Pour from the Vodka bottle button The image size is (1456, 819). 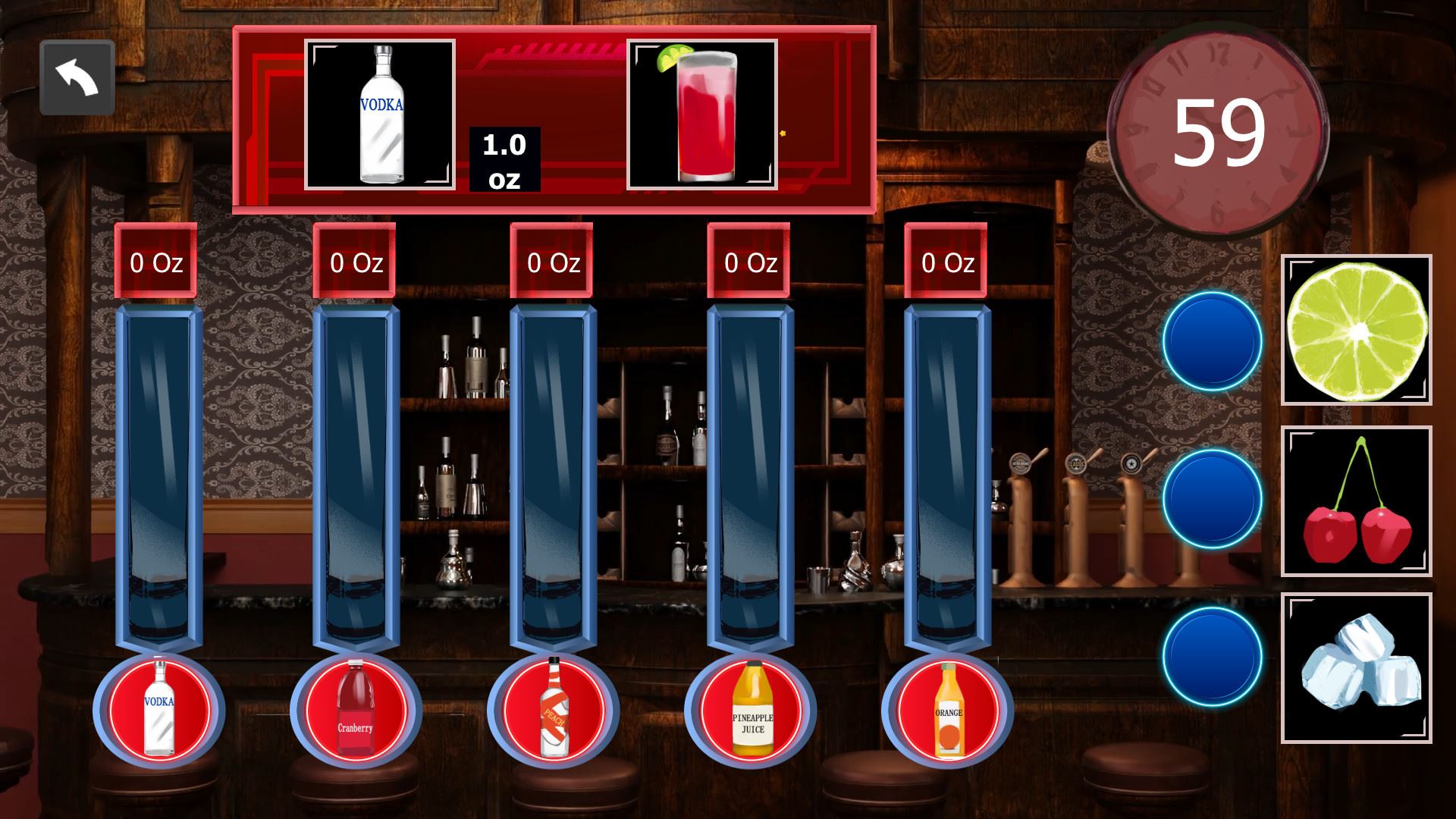coord(159,710)
